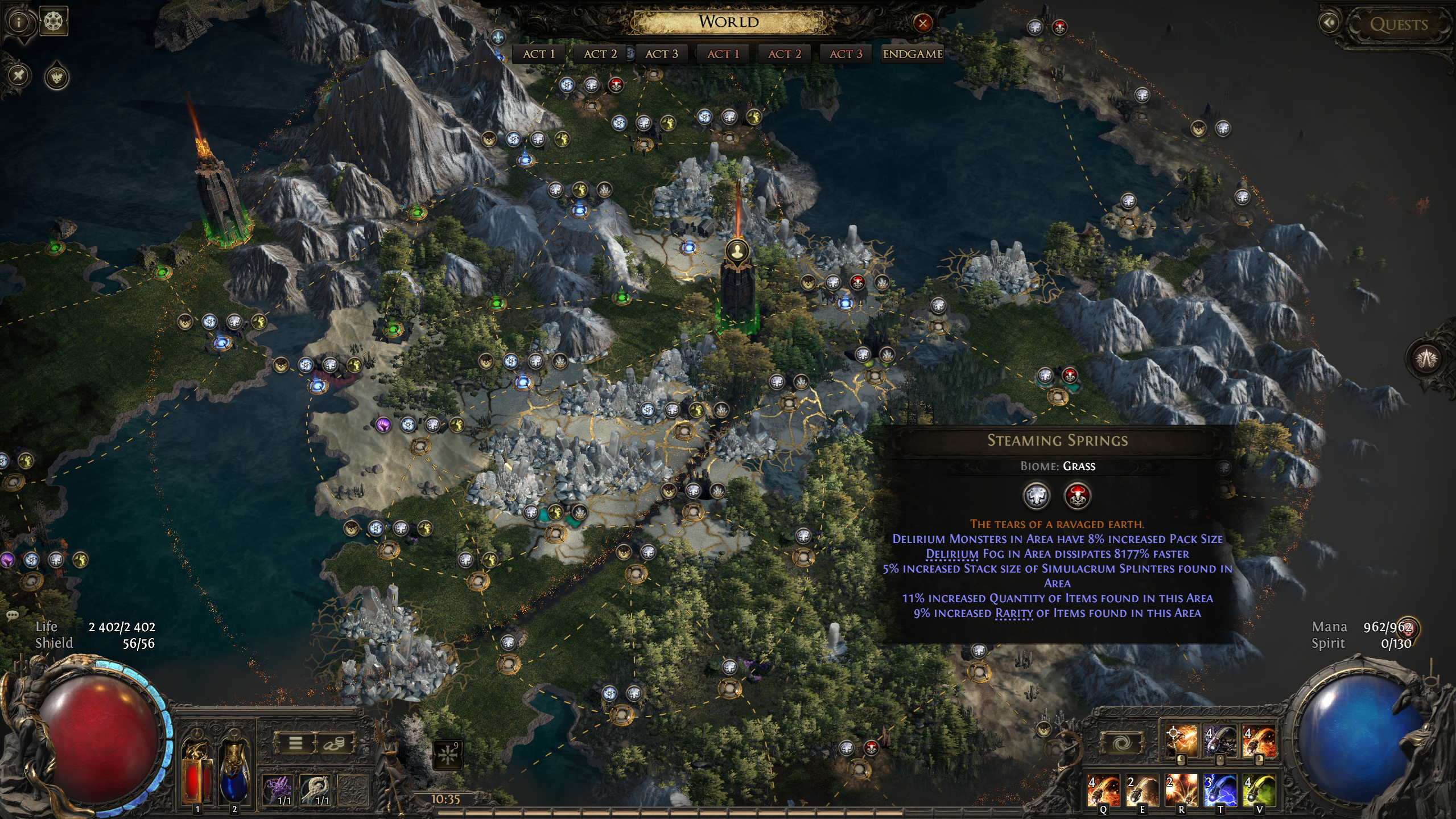Open the swirl portal button
The width and height of the screenshot is (1456, 819).
(x=1121, y=743)
